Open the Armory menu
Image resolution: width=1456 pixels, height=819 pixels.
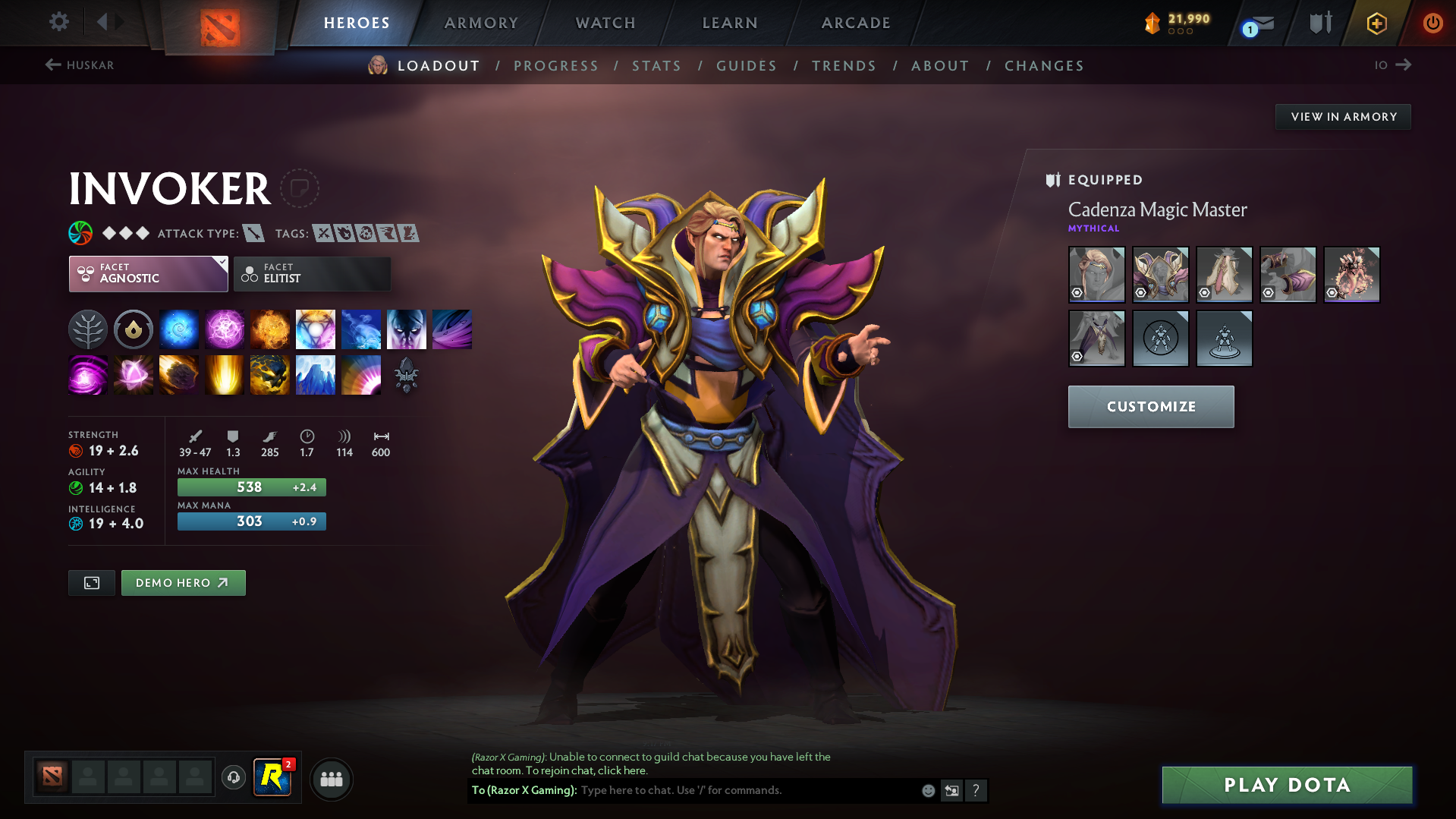(x=481, y=23)
